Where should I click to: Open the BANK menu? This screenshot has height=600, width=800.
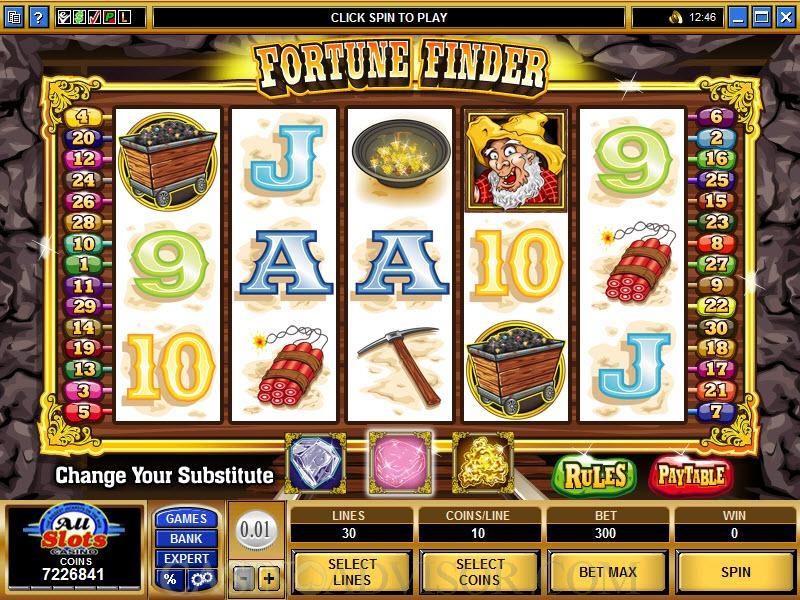pyautogui.click(x=187, y=538)
